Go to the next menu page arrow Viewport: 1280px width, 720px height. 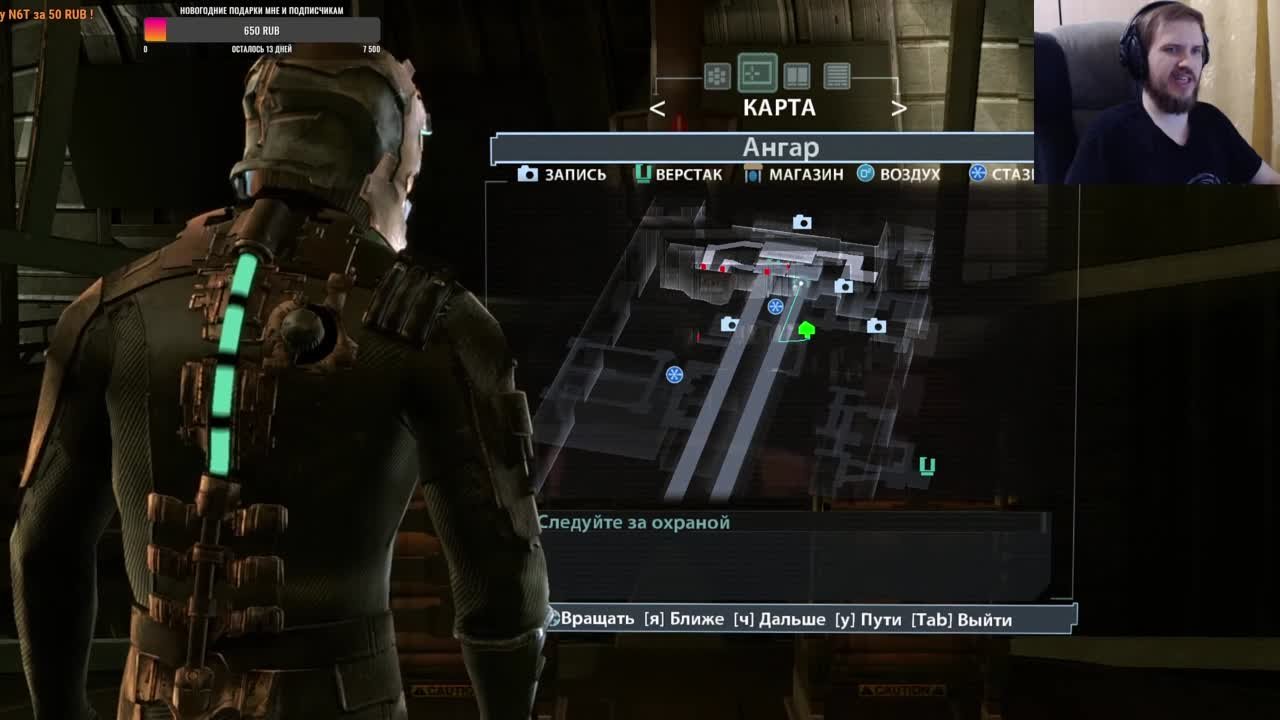(x=898, y=109)
